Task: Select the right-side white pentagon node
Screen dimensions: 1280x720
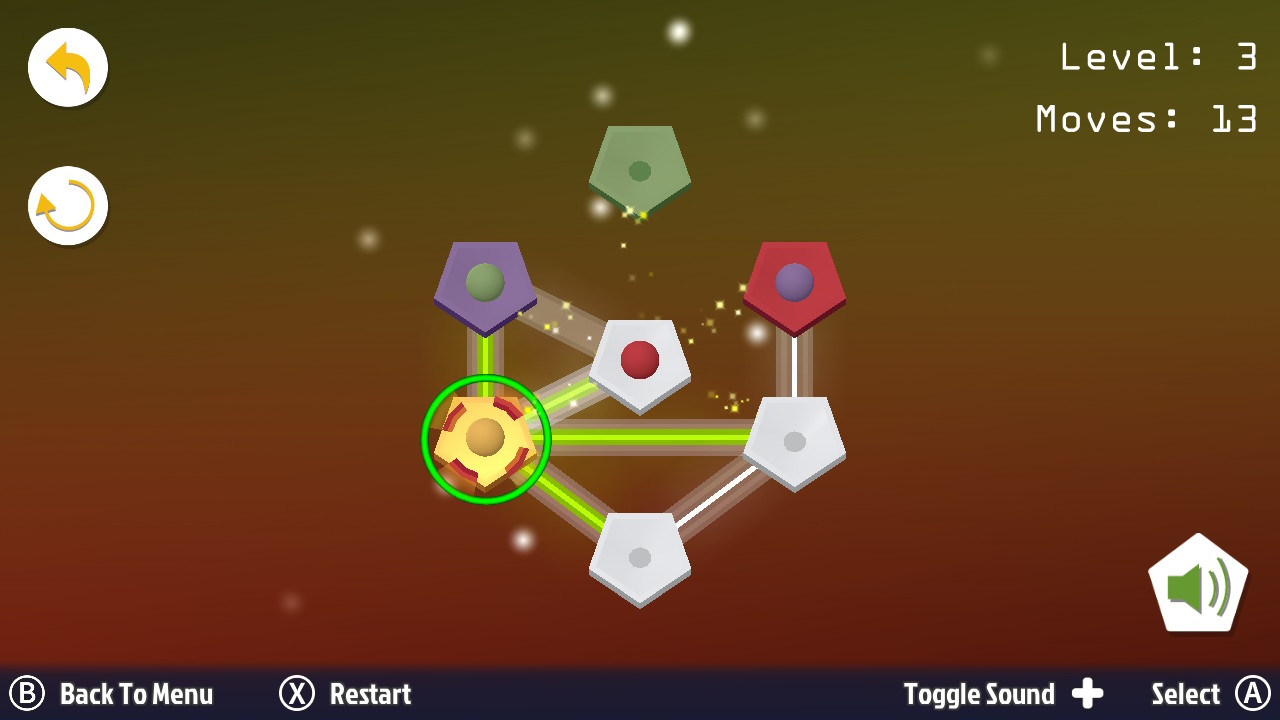Action: pos(795,440)
